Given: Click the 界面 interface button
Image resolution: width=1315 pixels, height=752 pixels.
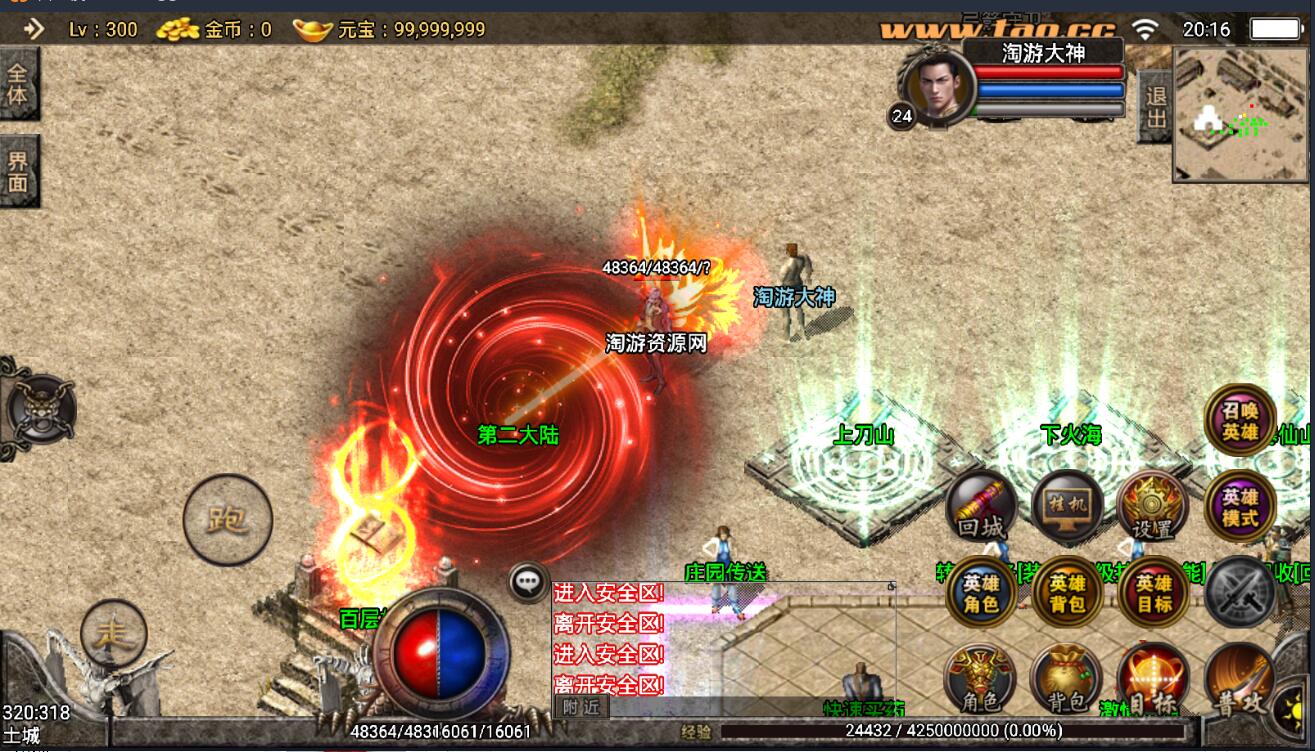Looking at the screenshot, I should coord(19,170).
